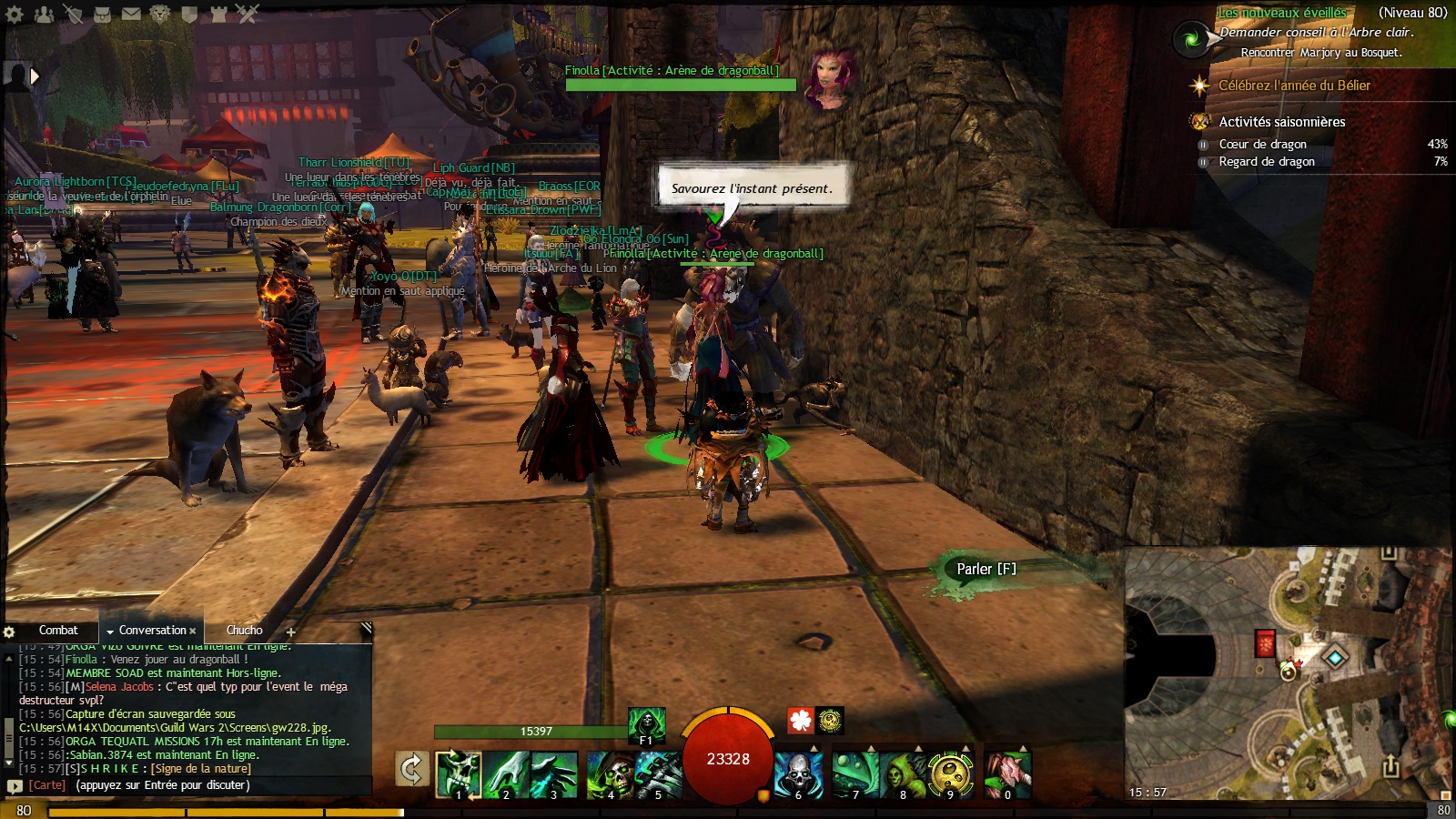Viewport: 1456px width, 819px height.
Task: Open the inventory bag icon
Action: pyautogui.click(x=102, y=14)
